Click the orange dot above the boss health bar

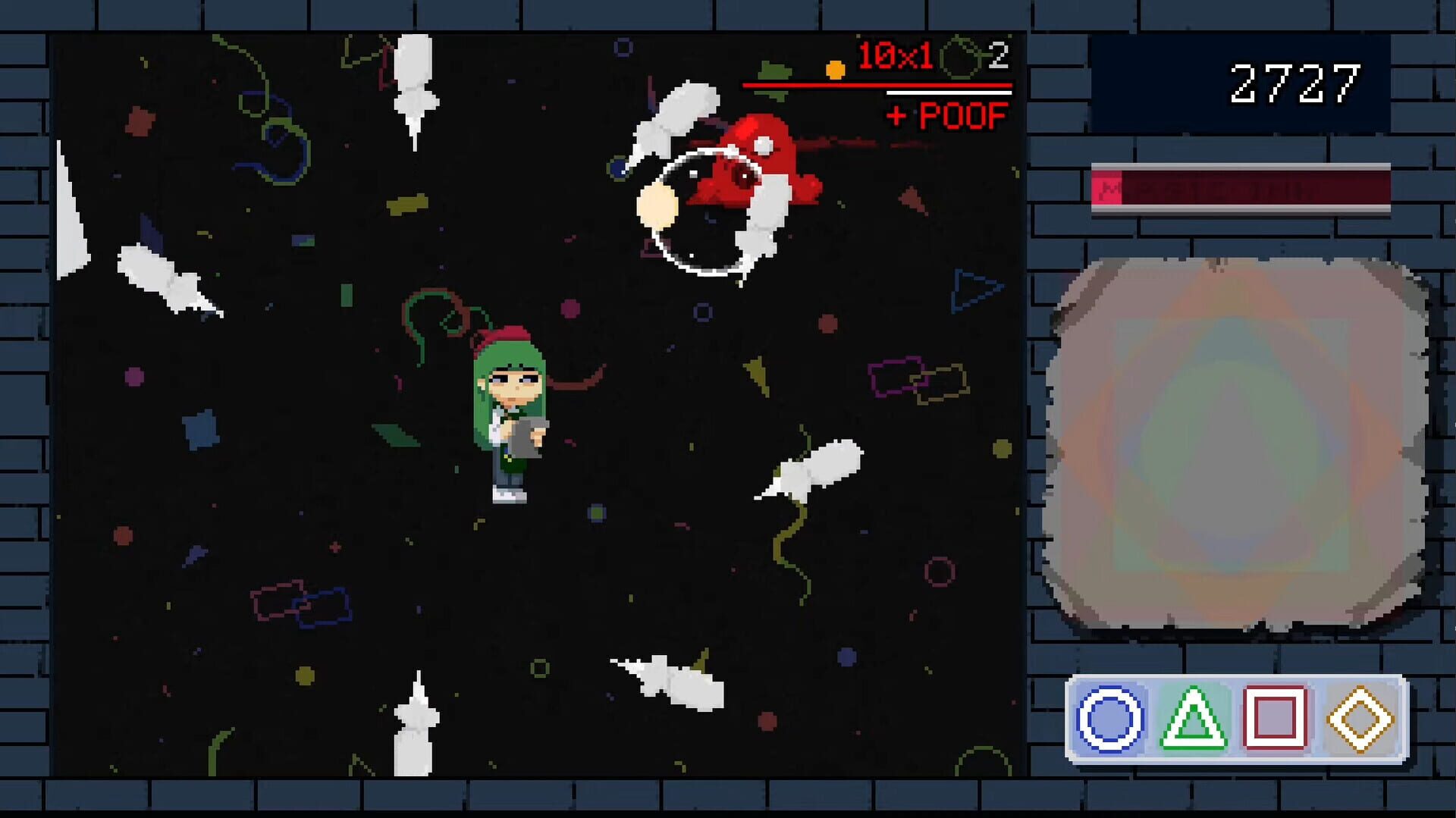coord(836,69)
